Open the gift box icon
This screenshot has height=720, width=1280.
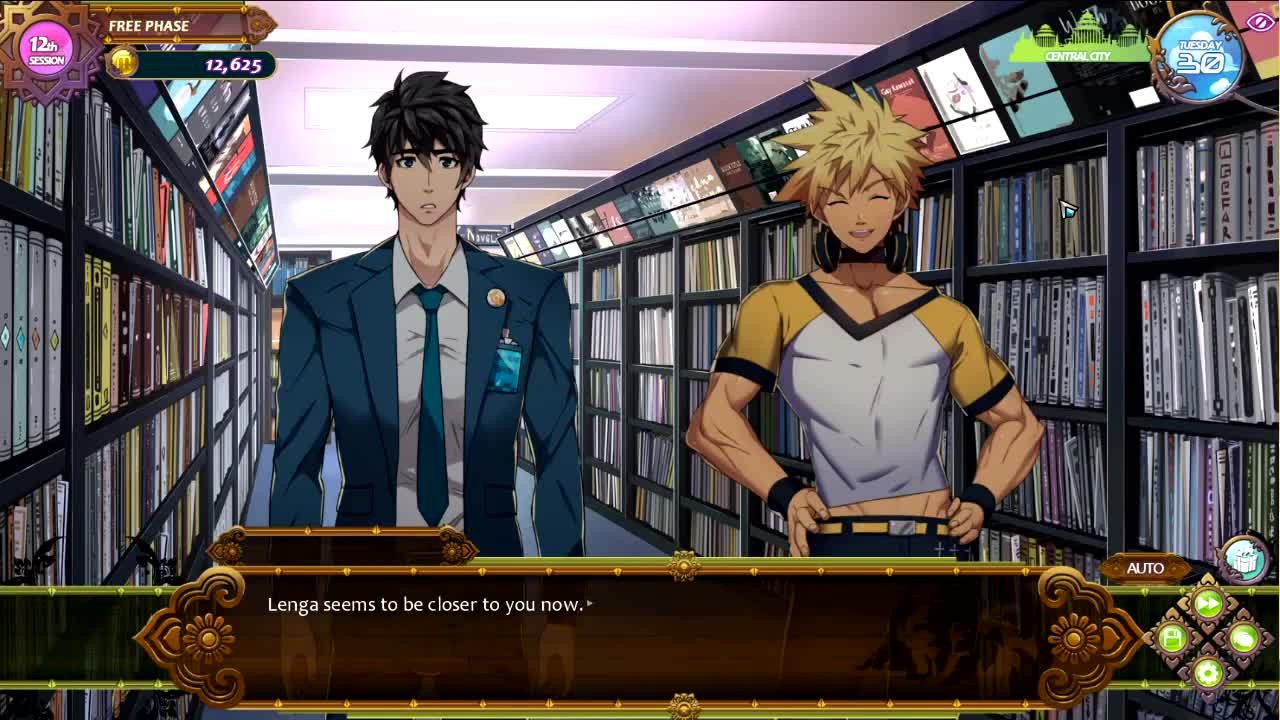click(x=1243, y=558)
